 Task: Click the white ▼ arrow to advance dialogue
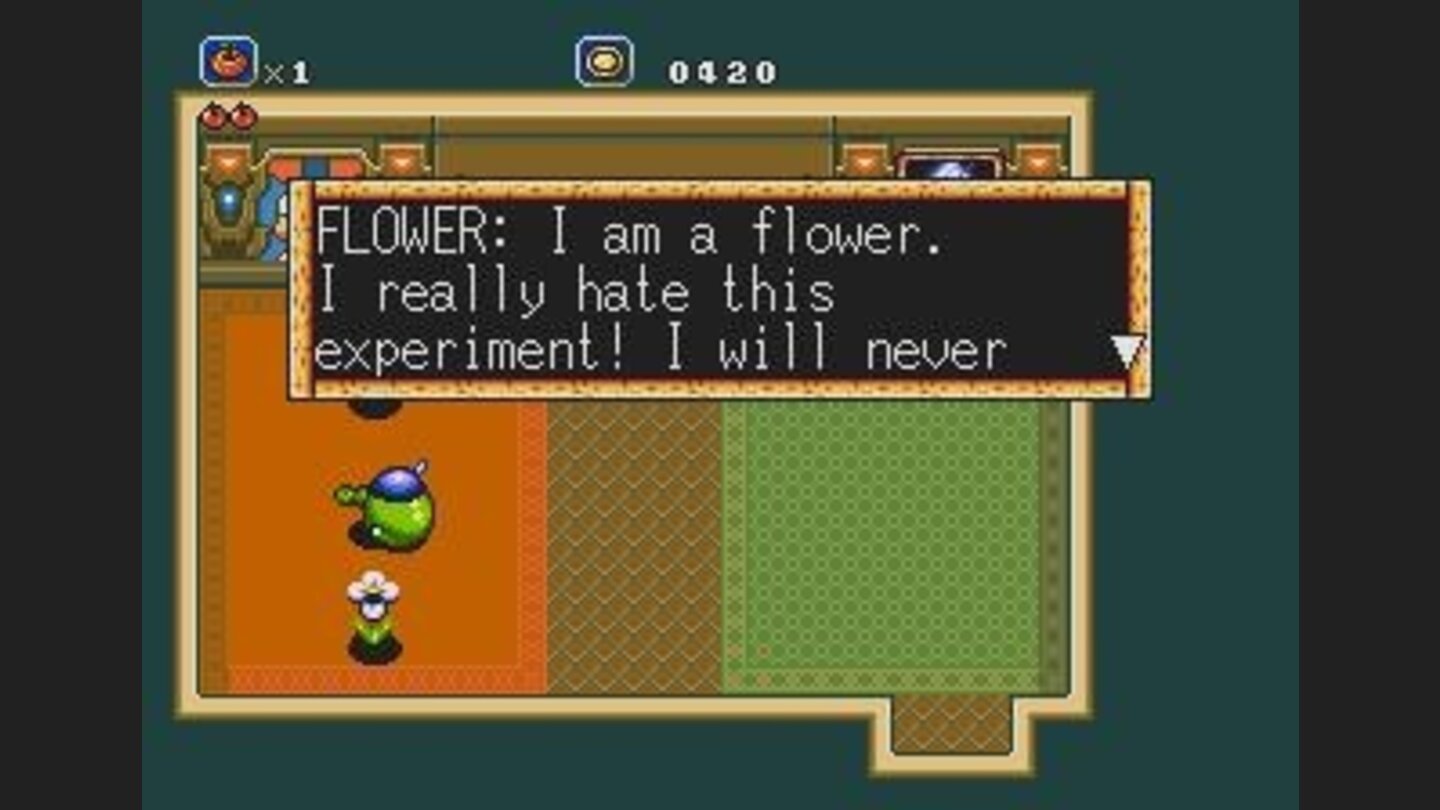click(x=1129, y=349)
